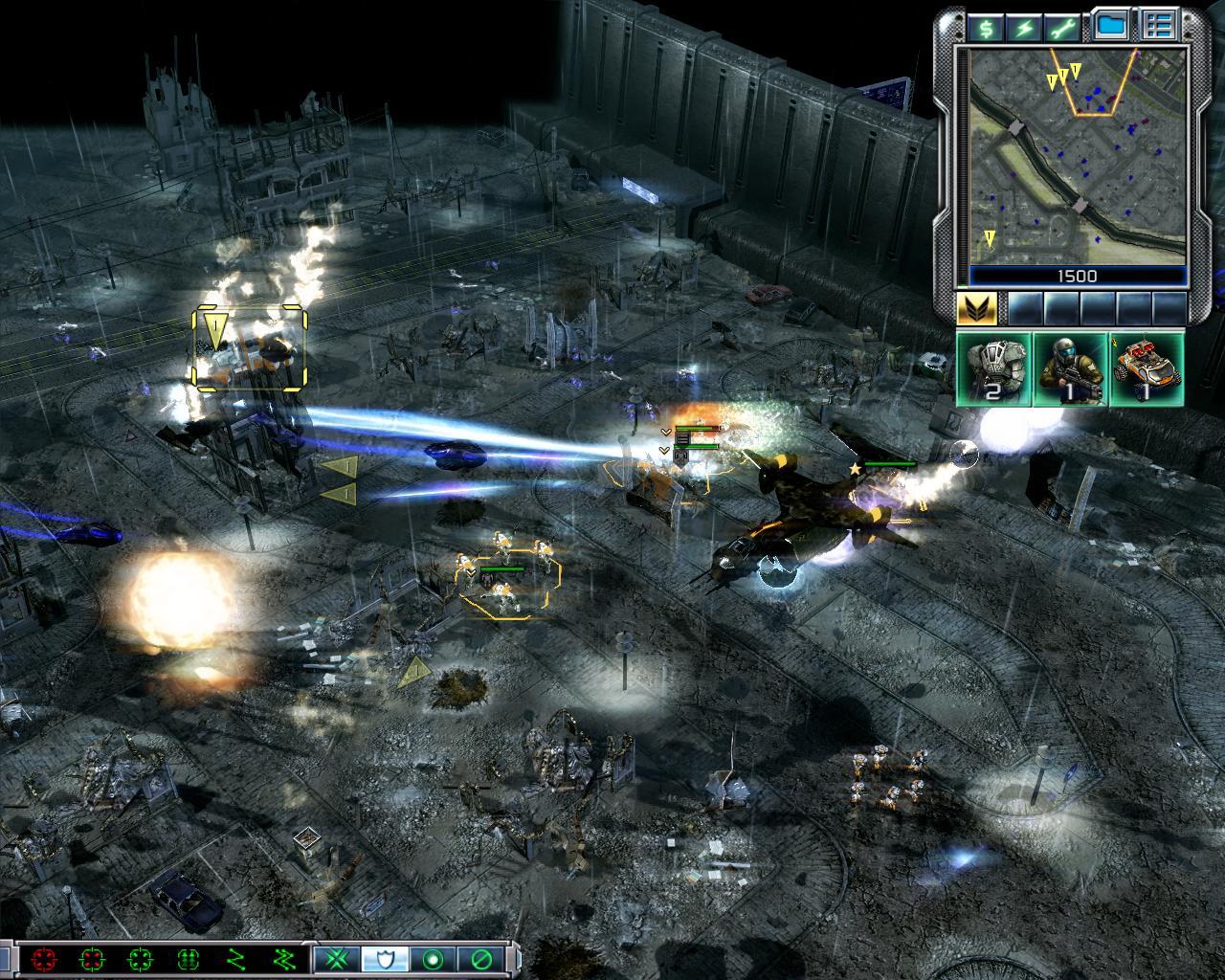Click the dollar sign sell button

(986, 28)
